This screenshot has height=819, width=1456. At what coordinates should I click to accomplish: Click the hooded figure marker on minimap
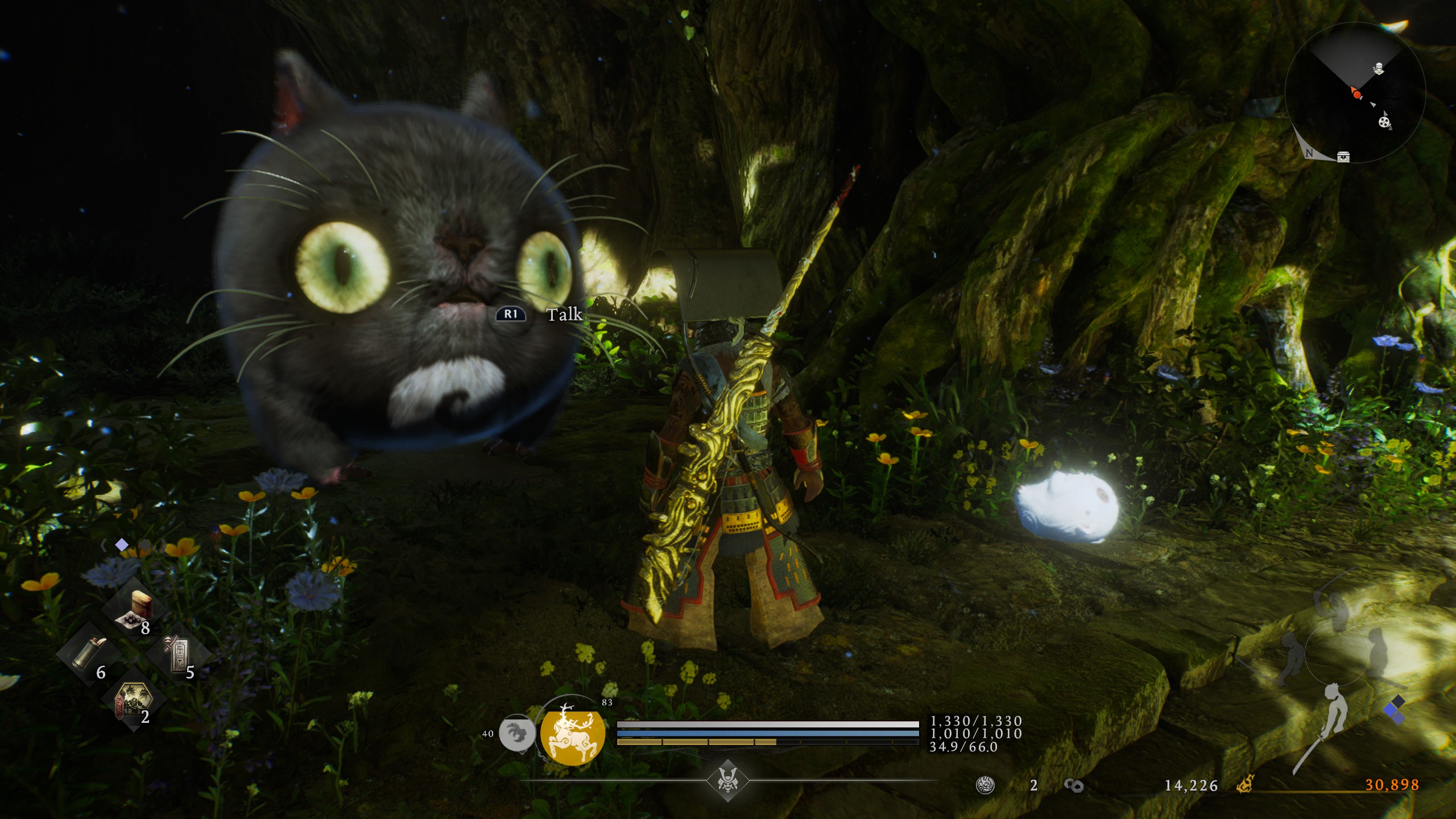[x=1378, y=69]
